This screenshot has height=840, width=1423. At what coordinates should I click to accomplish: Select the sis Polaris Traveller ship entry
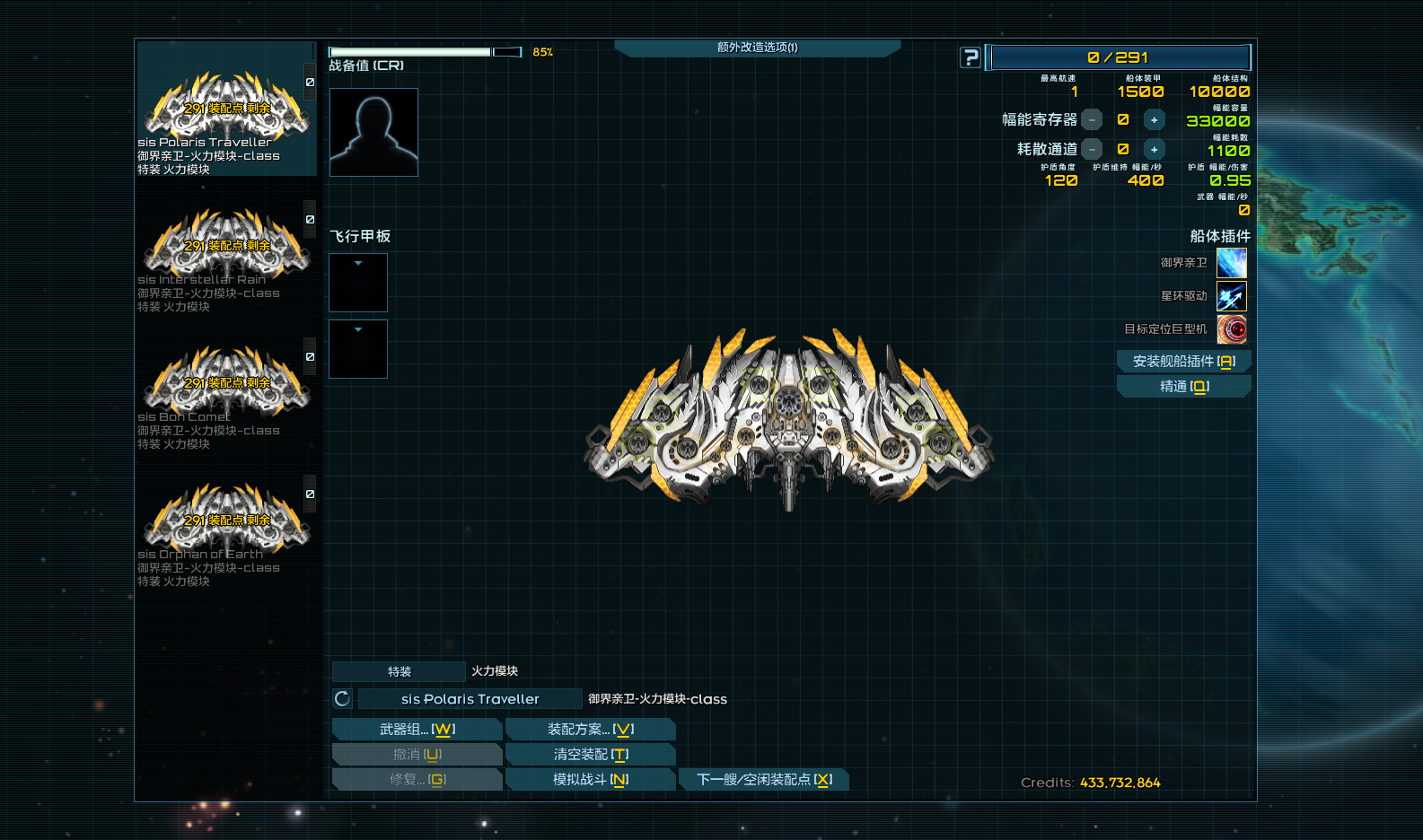coord(224,112)
